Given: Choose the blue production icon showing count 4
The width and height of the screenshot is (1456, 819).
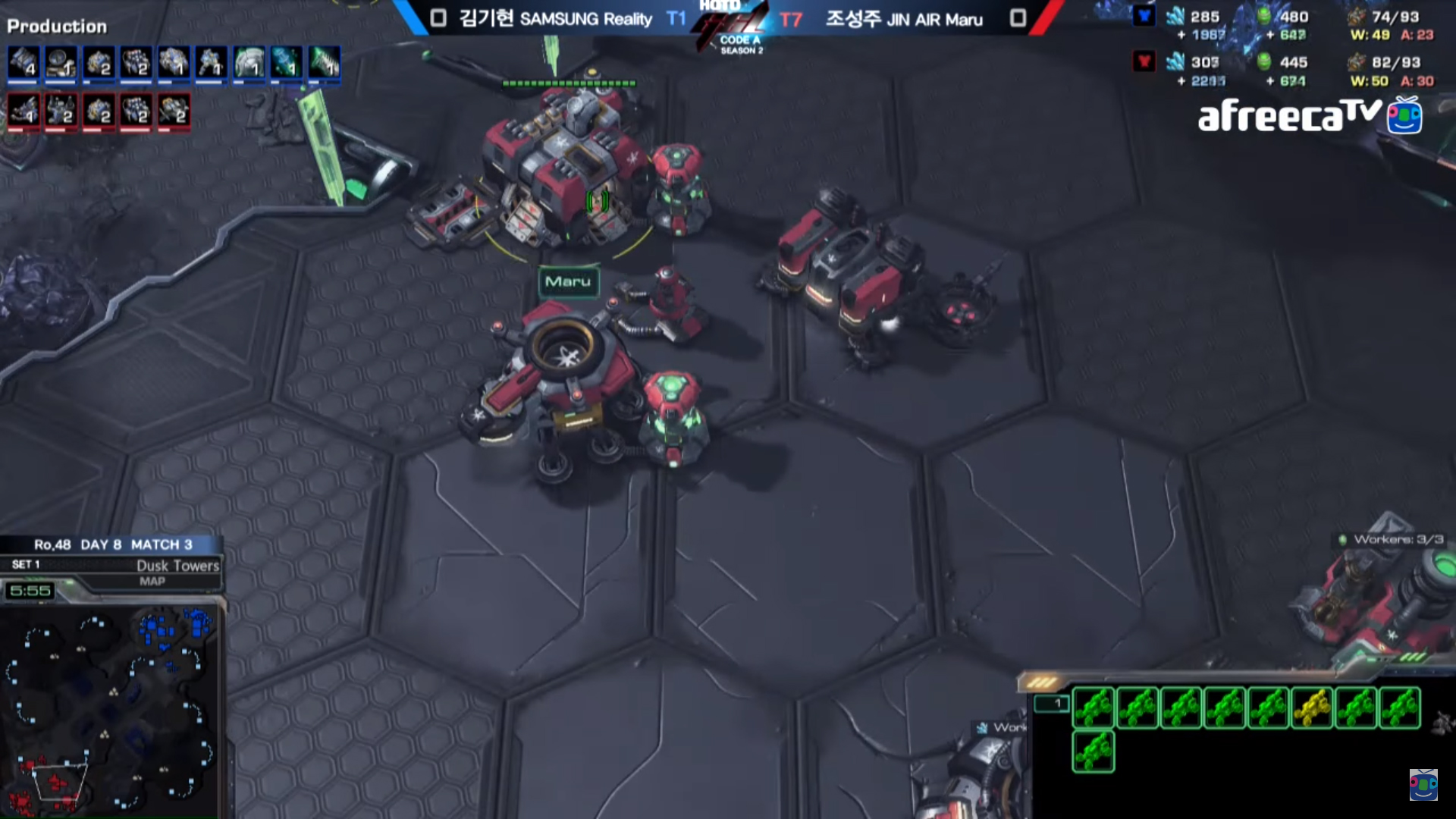Looking at the screenshot, I should tap(23, 62).
